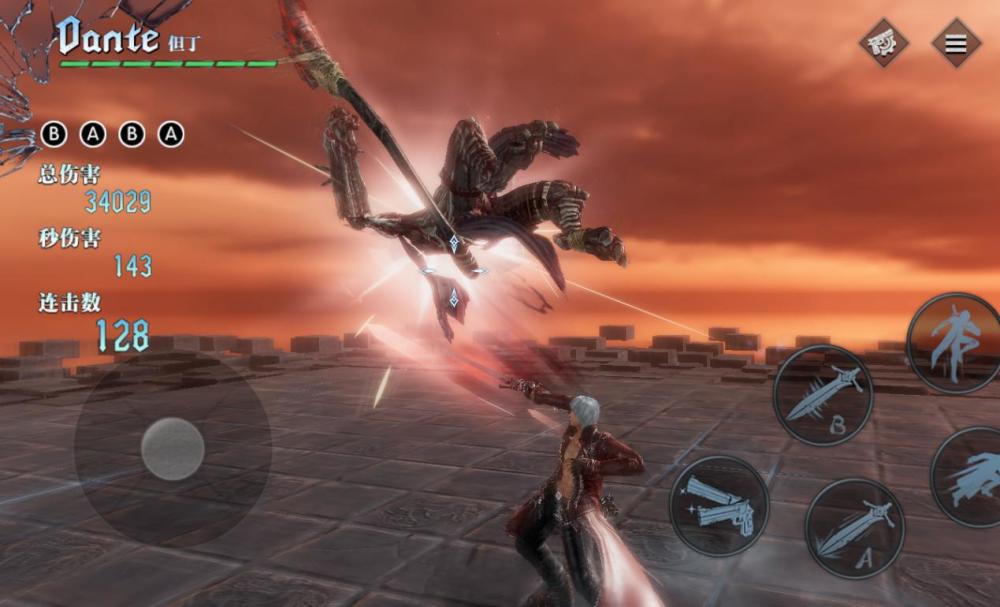The height and width of the screenshot is (607, 1000).
Task: Tap the virtual joystick knob
Action: (173, 449)
